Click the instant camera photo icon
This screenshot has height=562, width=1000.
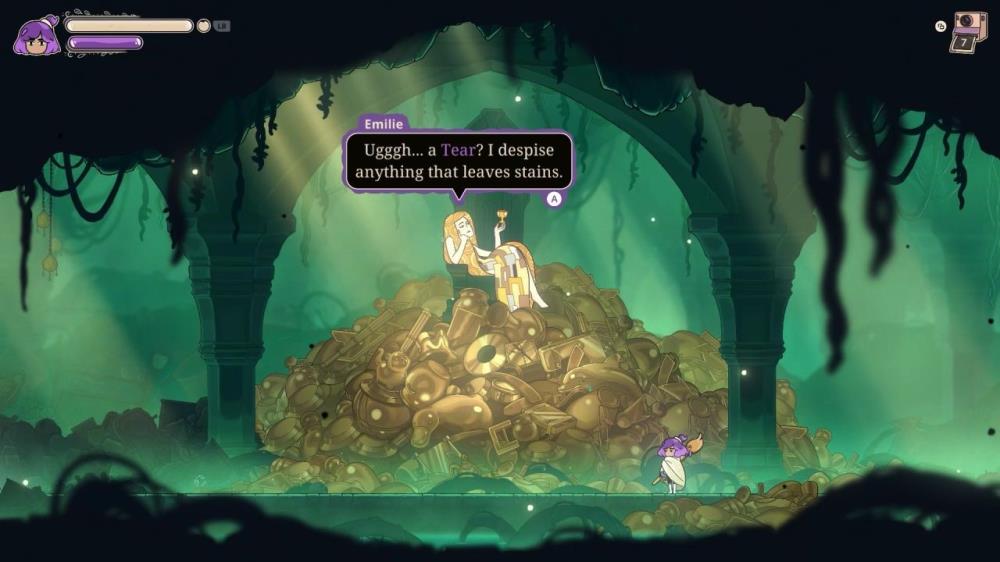[x=968, y=32]
